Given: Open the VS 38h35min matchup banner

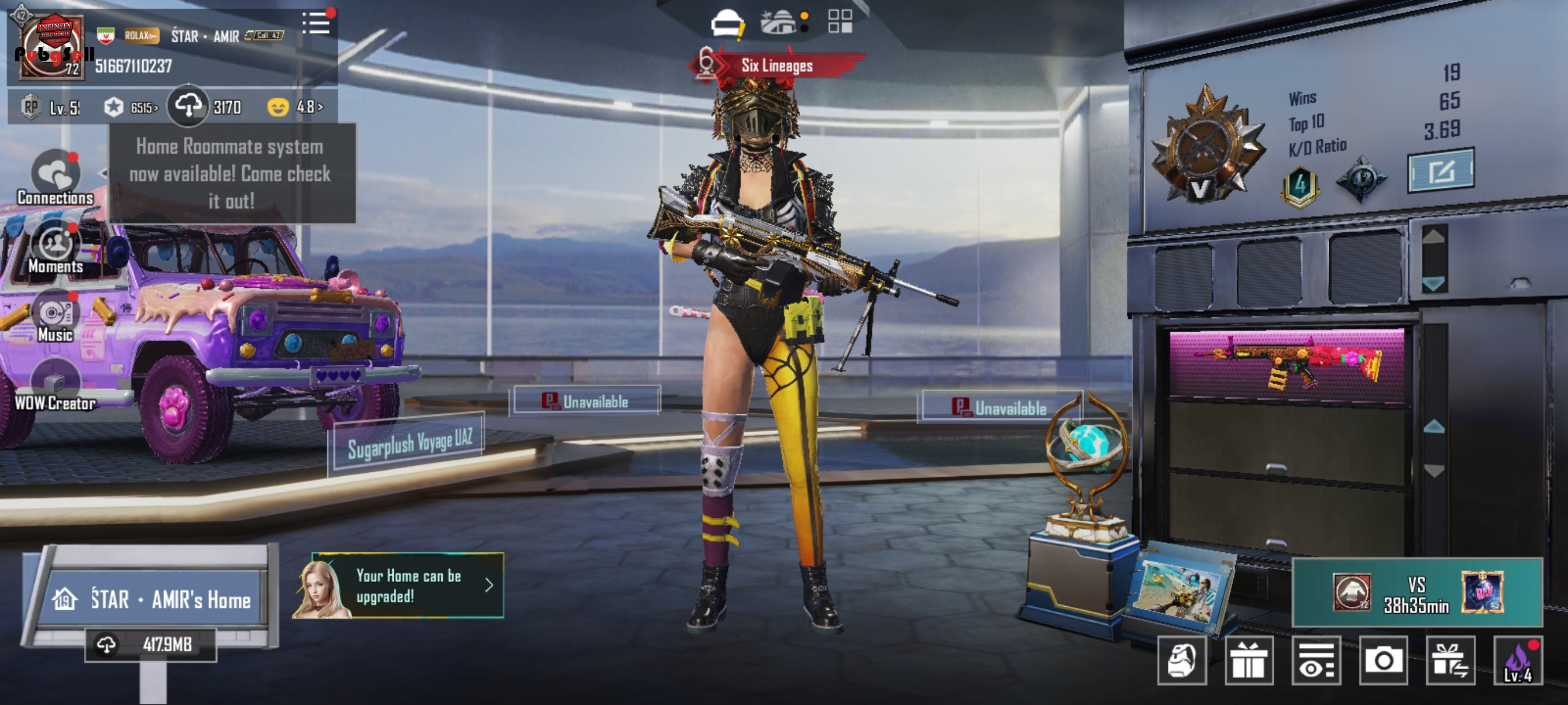Looking at the screenshot, I should pos(1417,592).
